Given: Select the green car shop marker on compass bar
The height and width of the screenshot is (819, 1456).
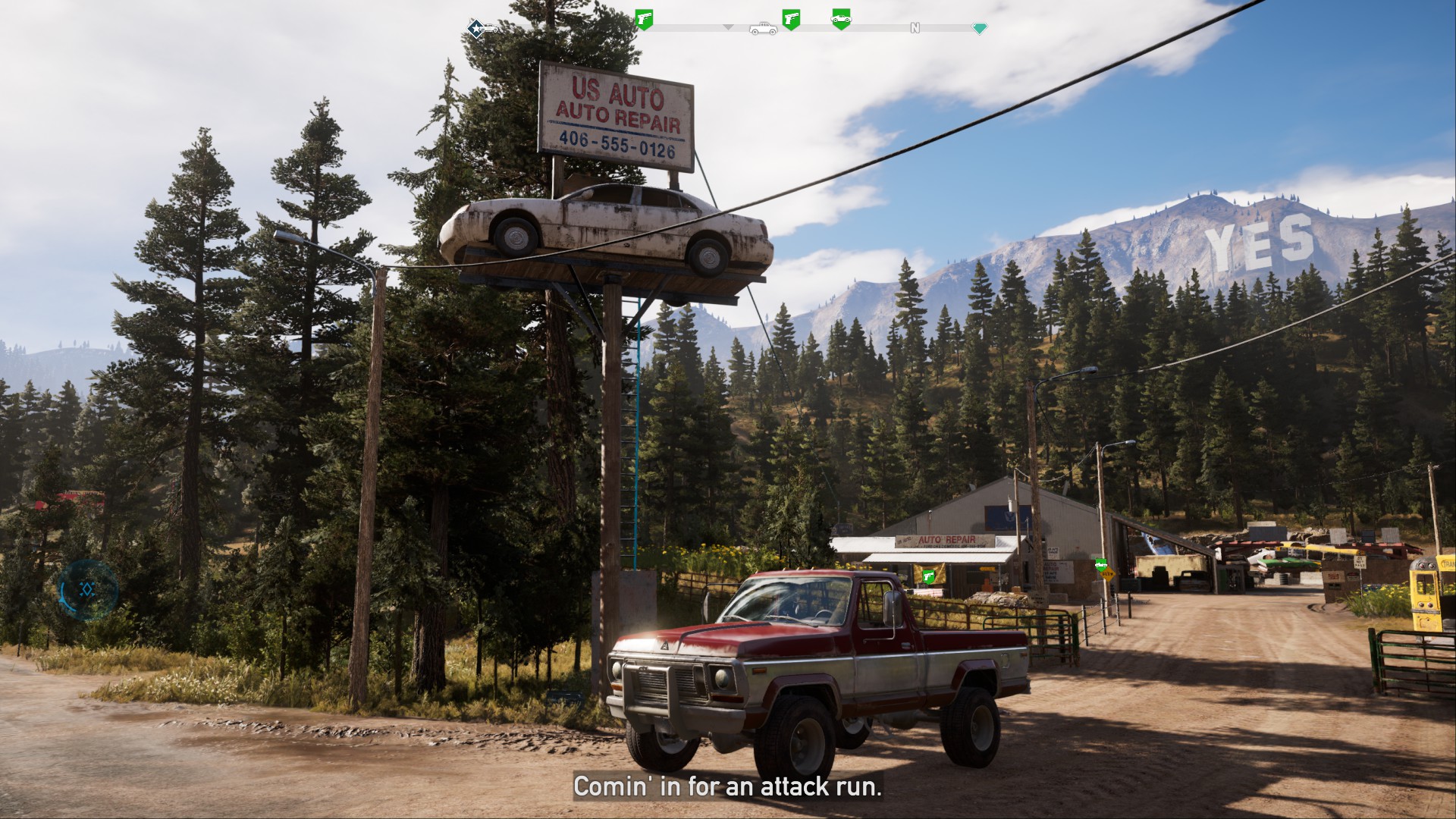Looking at the screenshot, I should click(840, 18).
